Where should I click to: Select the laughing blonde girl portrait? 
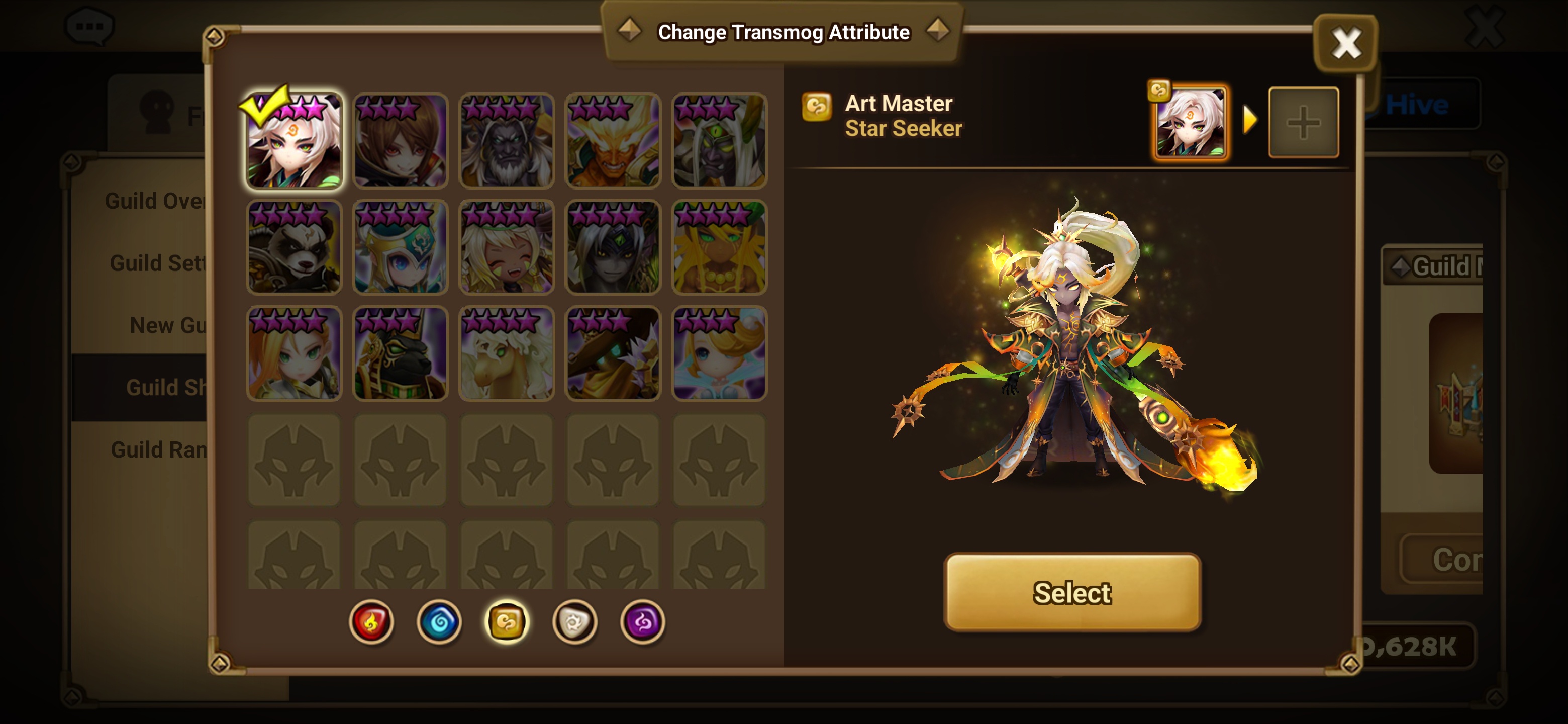[507, 247]
